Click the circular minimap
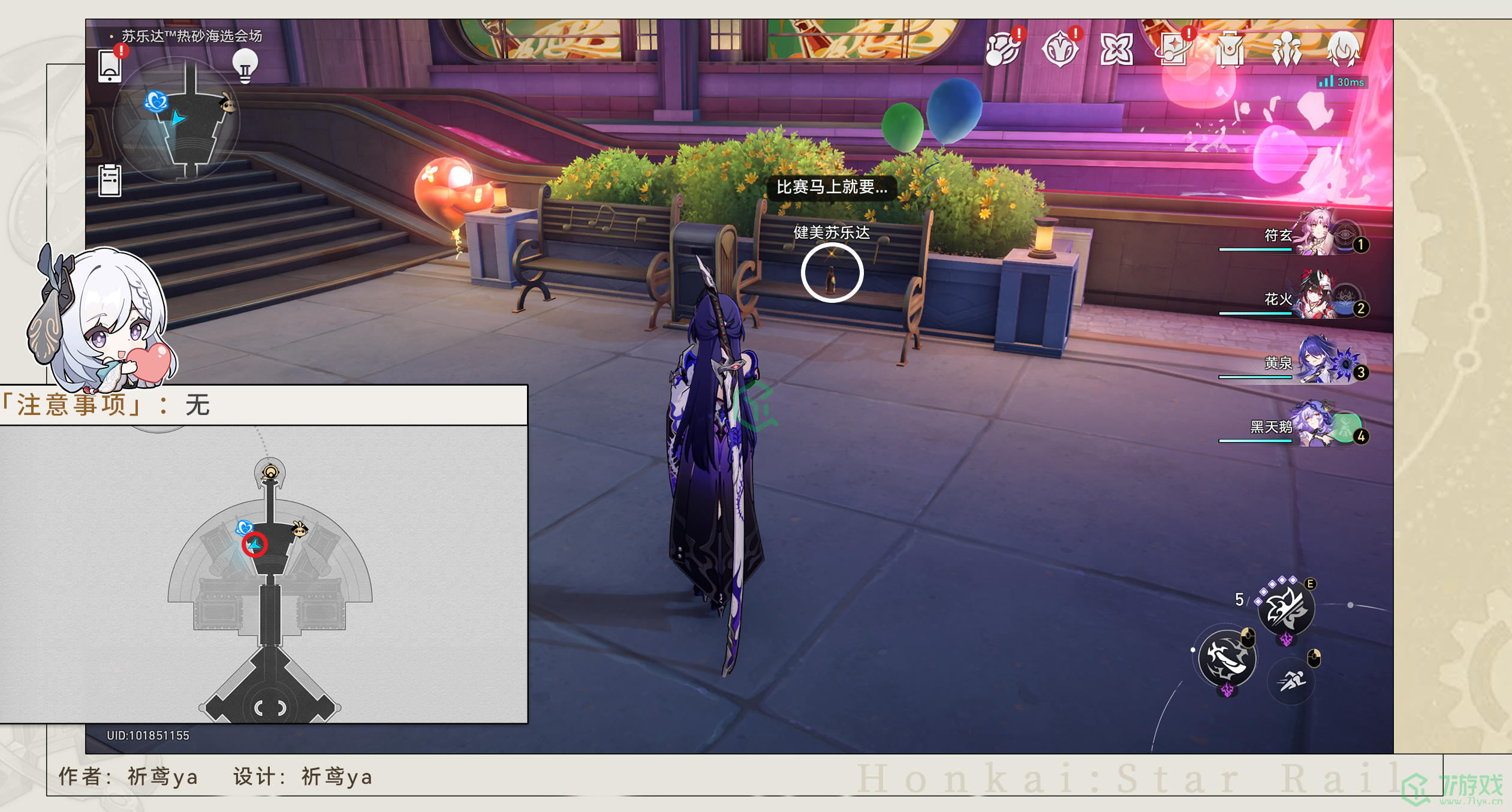This screenshot has width=1512, height=812. [177, 120]
